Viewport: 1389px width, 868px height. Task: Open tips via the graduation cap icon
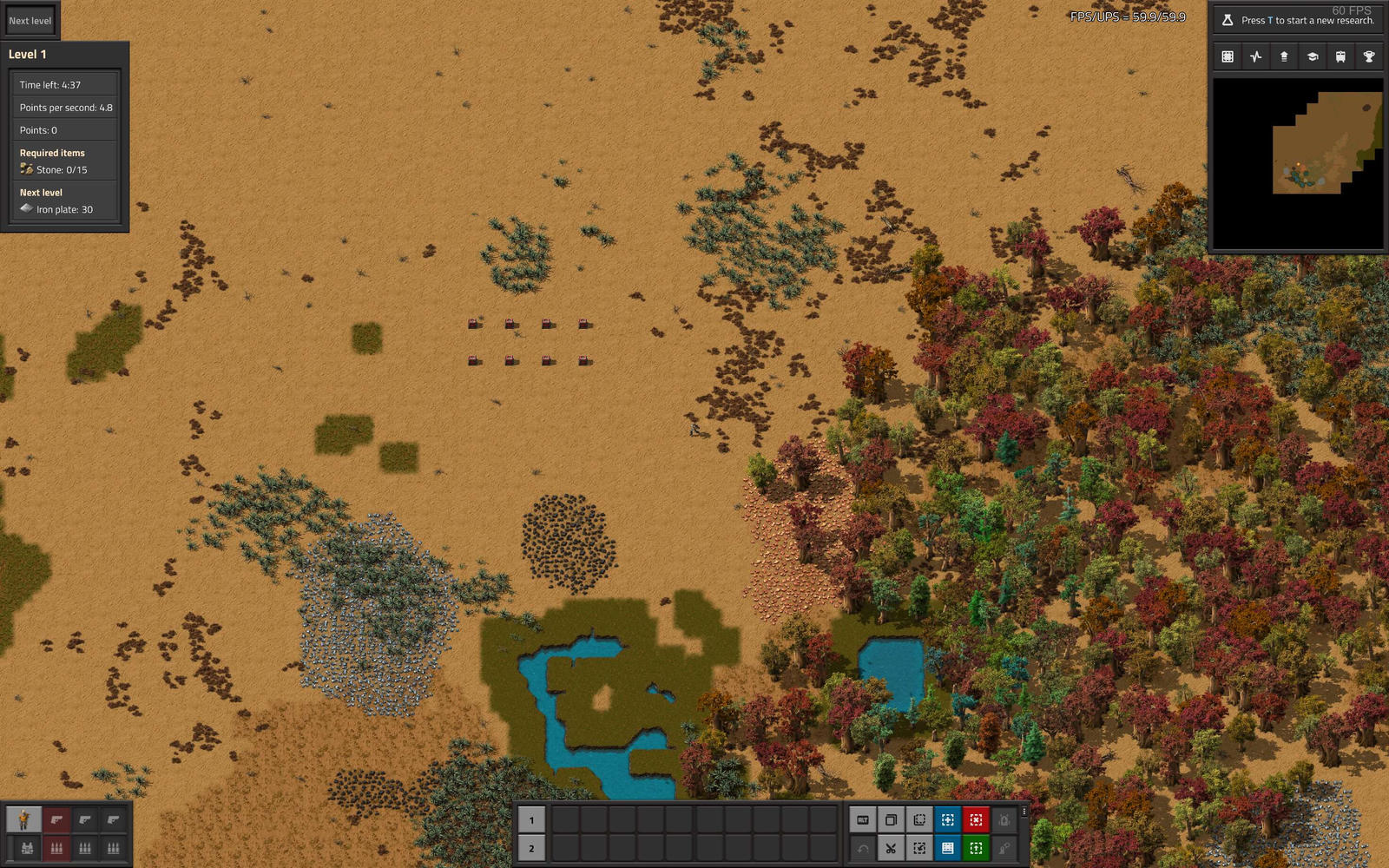(1313, 56)
